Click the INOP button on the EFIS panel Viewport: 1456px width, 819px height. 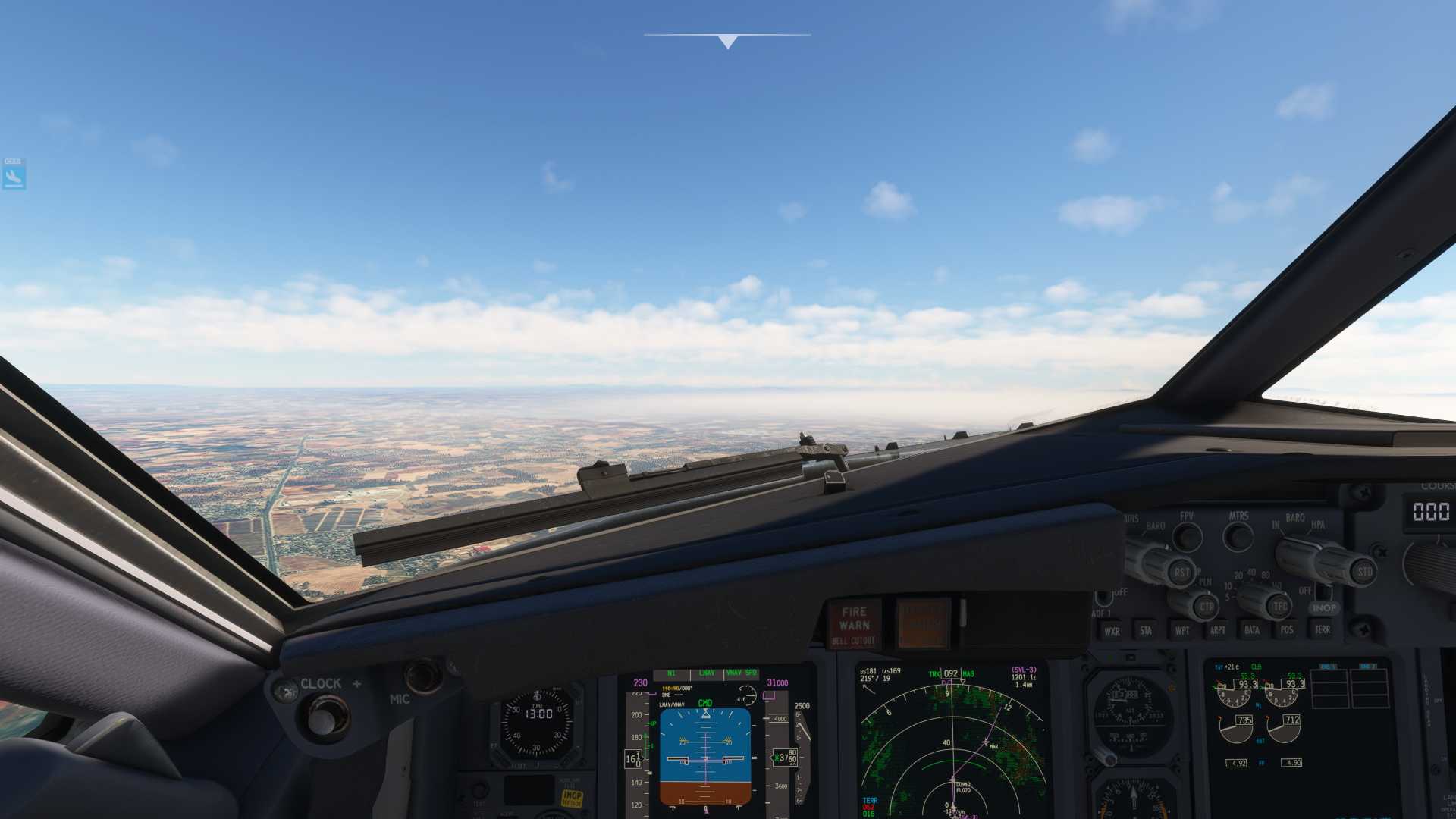point(1324,607)
